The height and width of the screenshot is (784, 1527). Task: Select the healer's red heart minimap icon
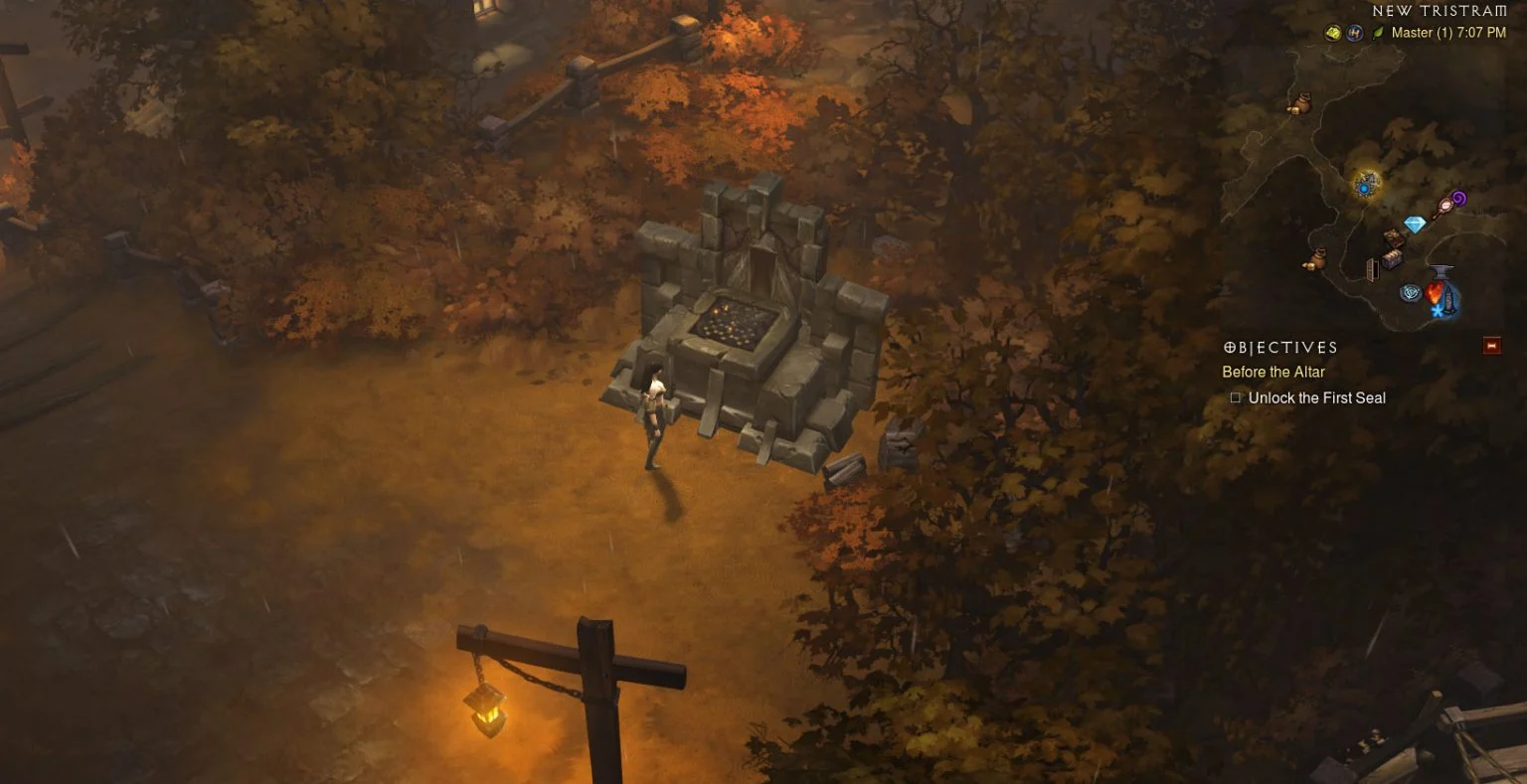coord(1435,293)
